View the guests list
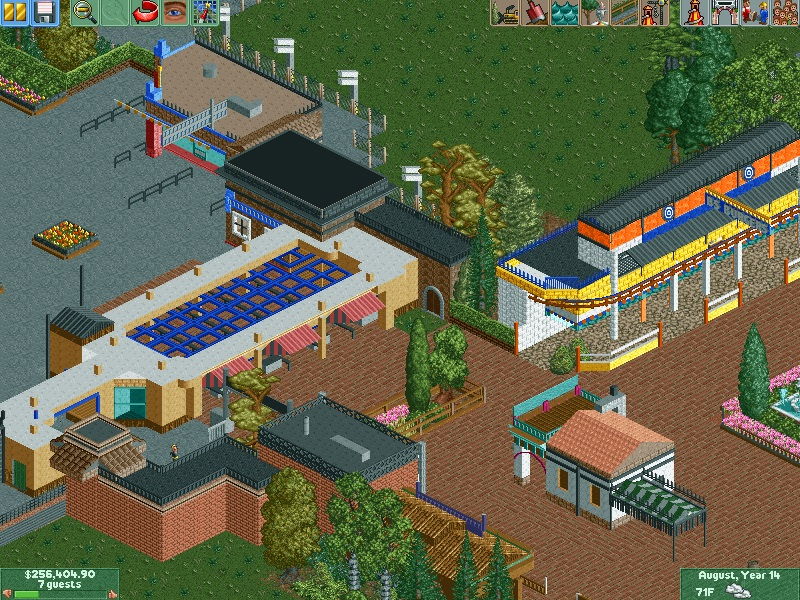The image size is (800, 600). pos(782,12)
